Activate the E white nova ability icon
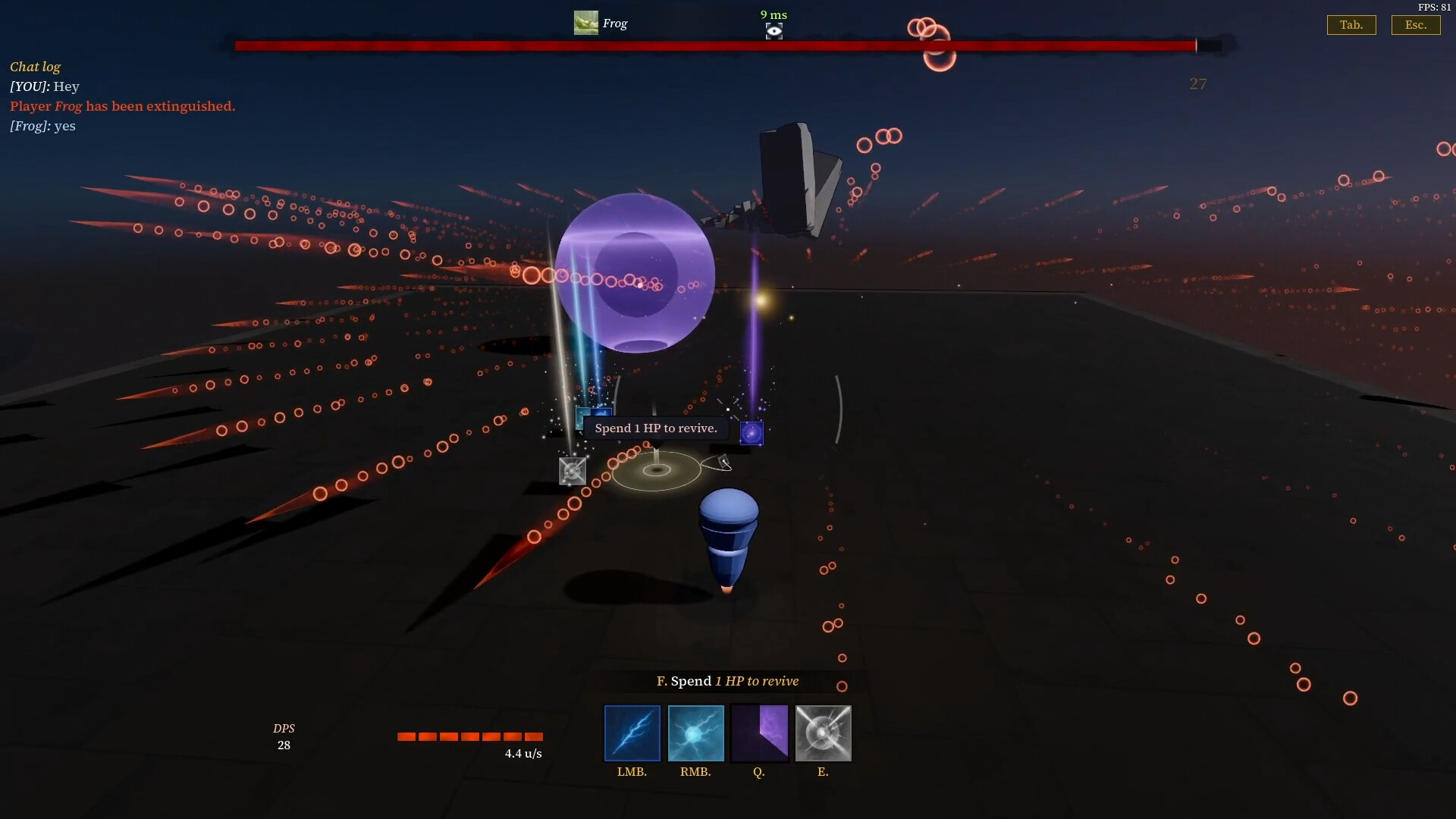 824,733
